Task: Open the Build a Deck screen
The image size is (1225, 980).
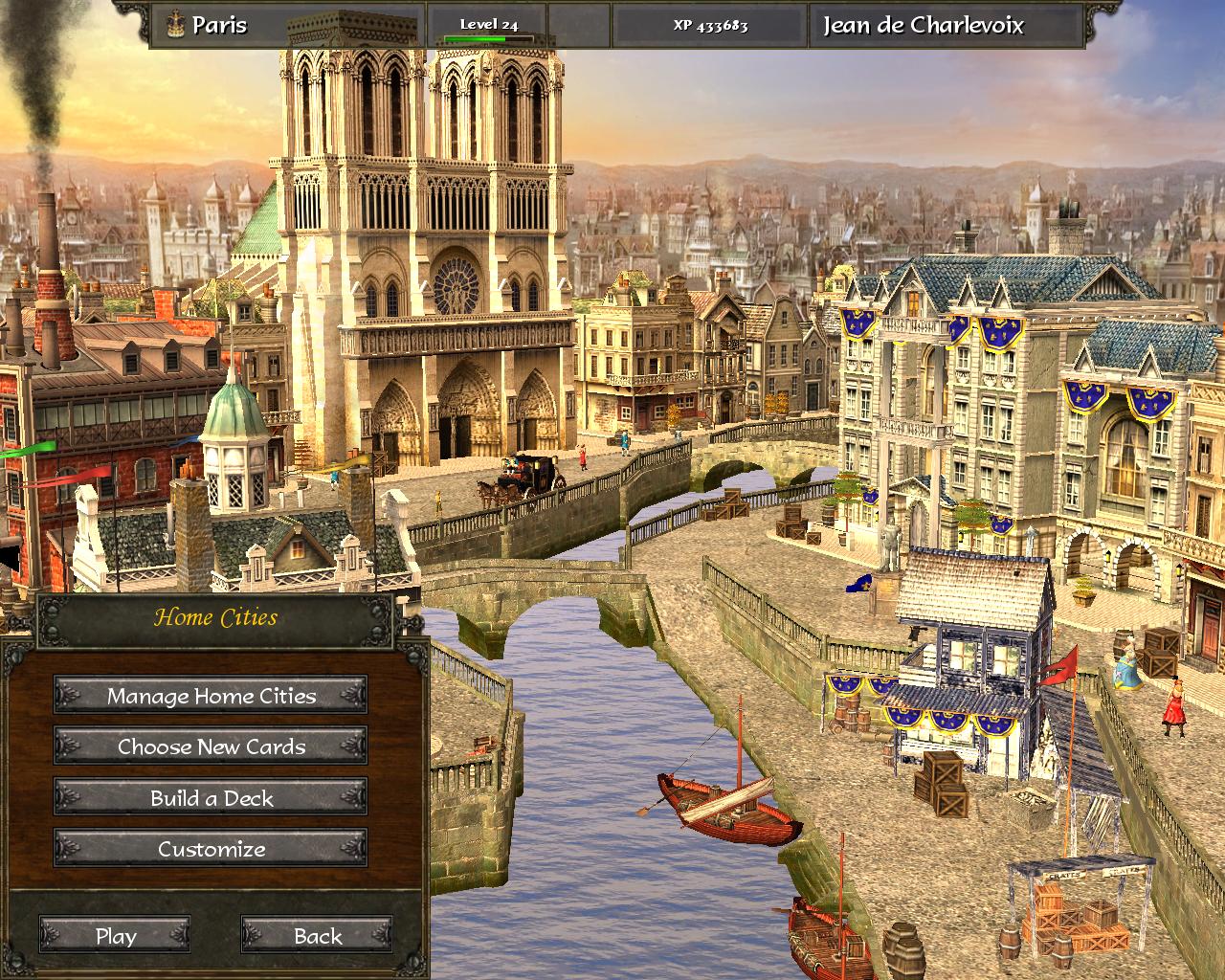Action: coord(211,798)
